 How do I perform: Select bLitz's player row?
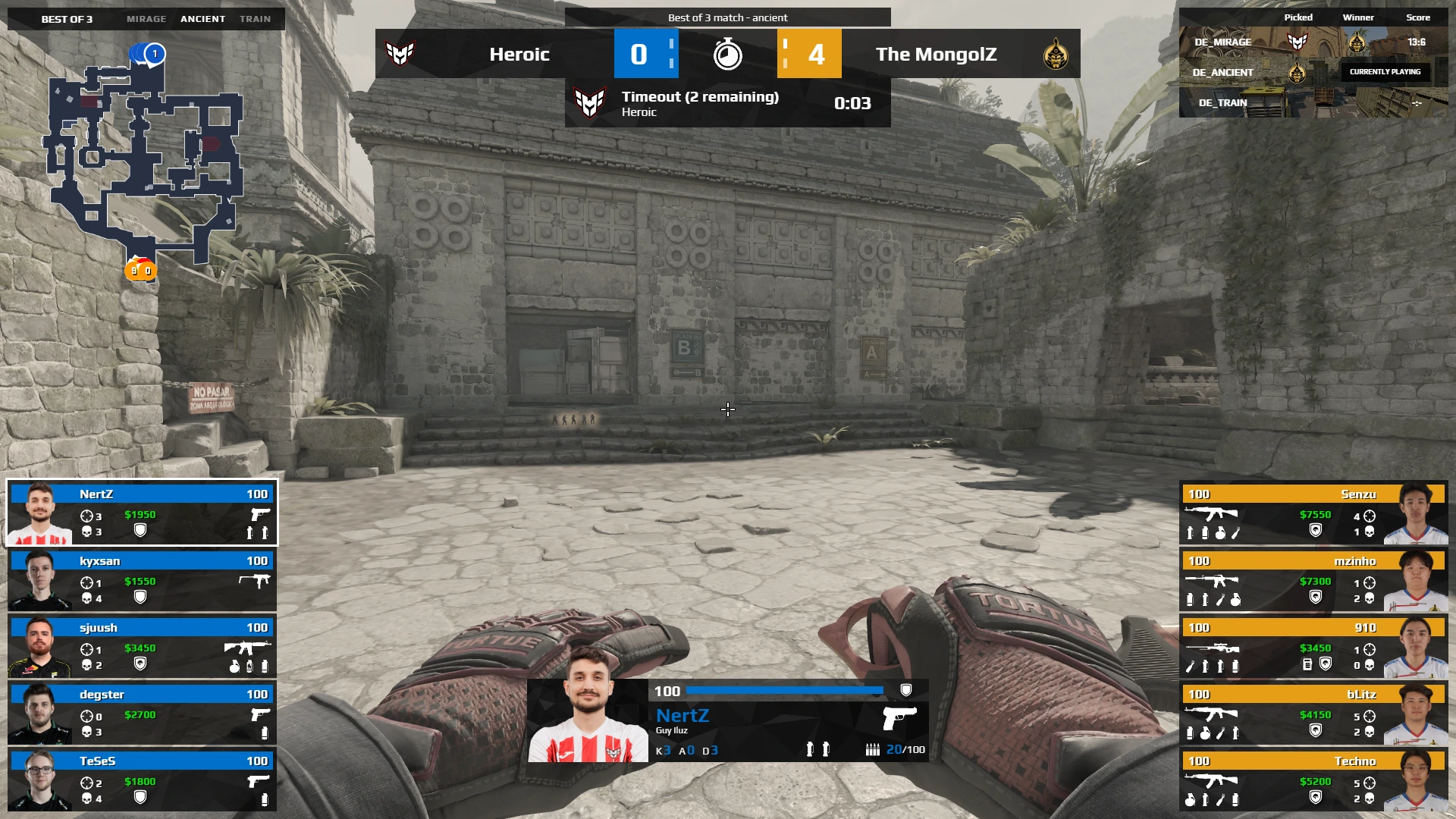(x=1313, y=714)
